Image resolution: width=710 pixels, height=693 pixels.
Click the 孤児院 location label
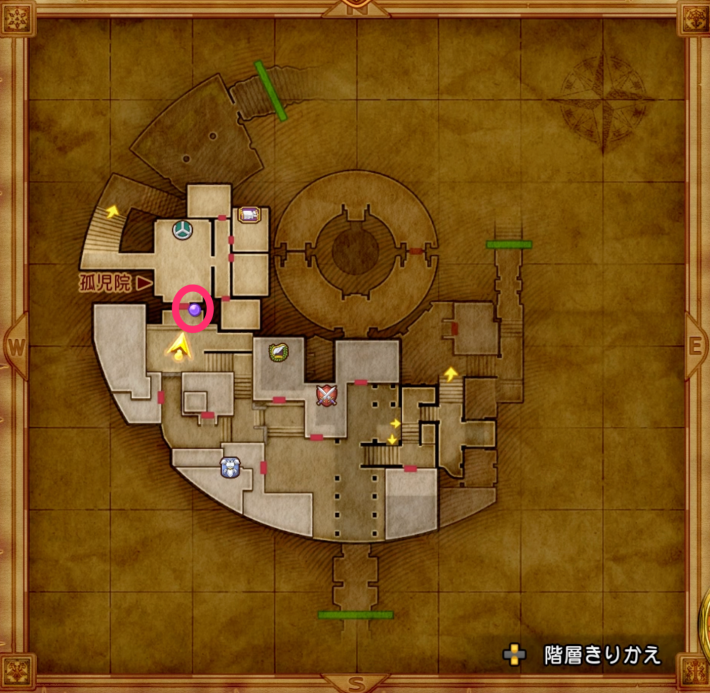pos(106,283)
